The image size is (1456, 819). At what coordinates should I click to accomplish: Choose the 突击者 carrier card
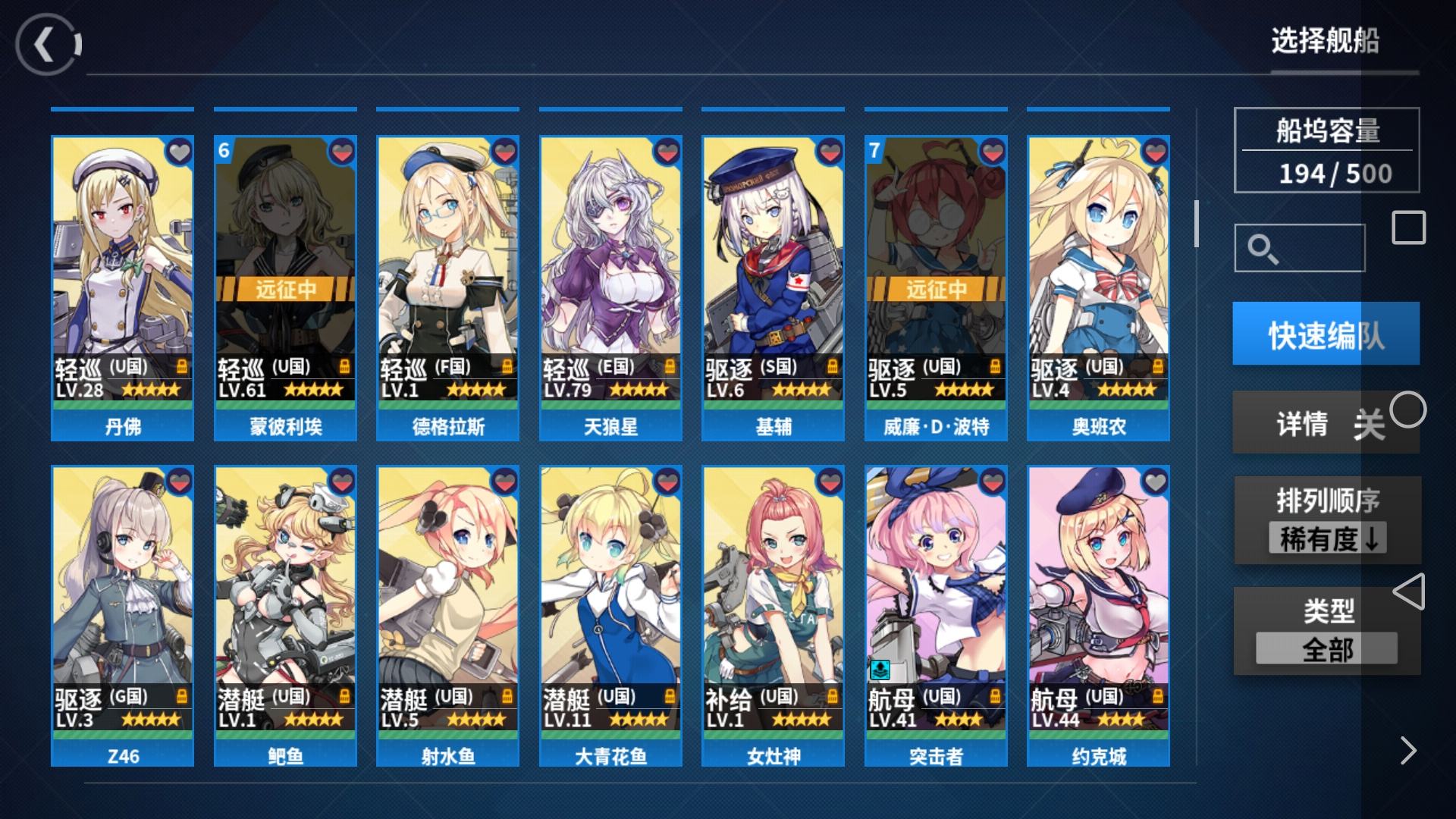click(936, 616)
